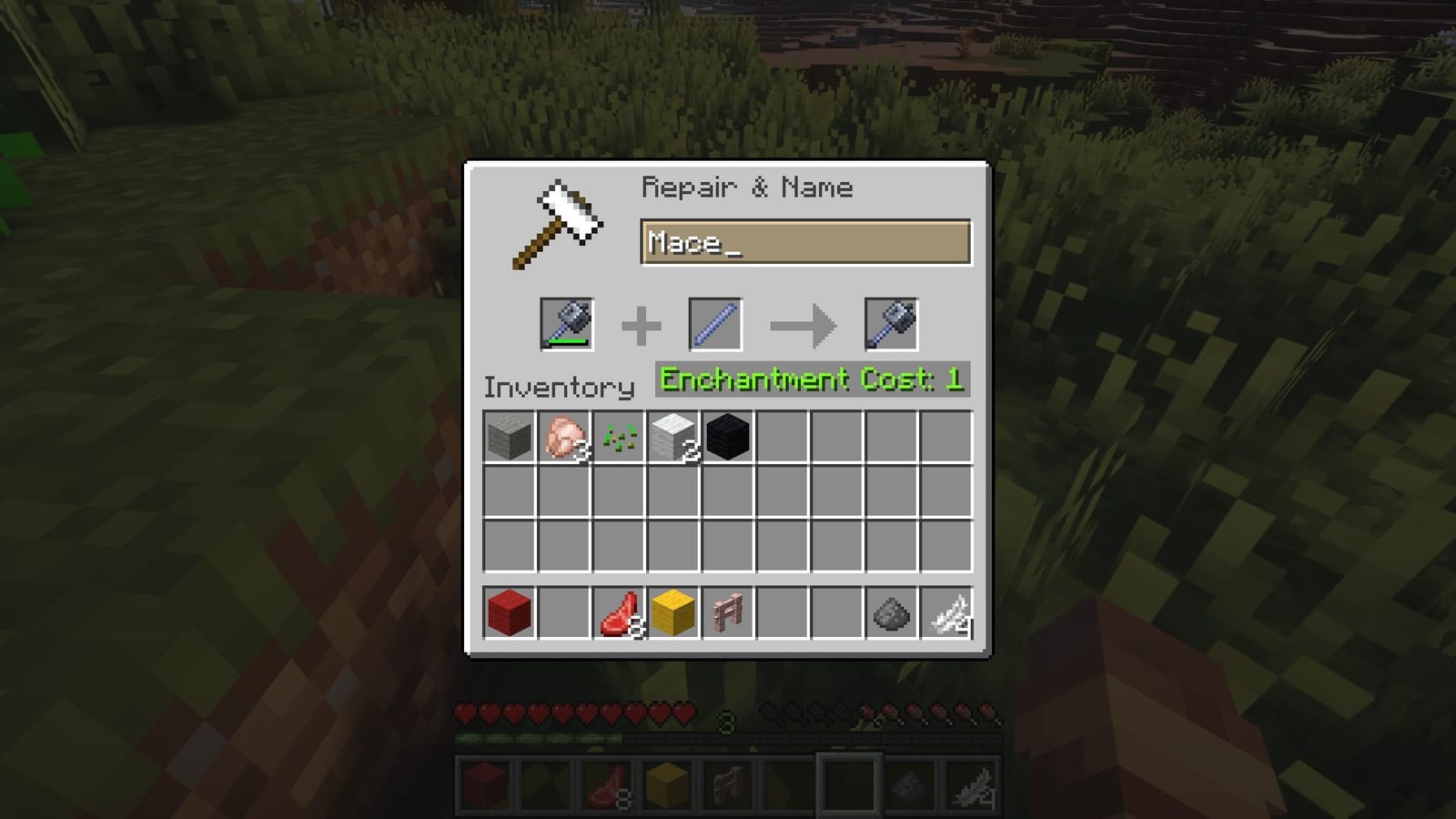Click the Mace item name text field

coord(804,244)
